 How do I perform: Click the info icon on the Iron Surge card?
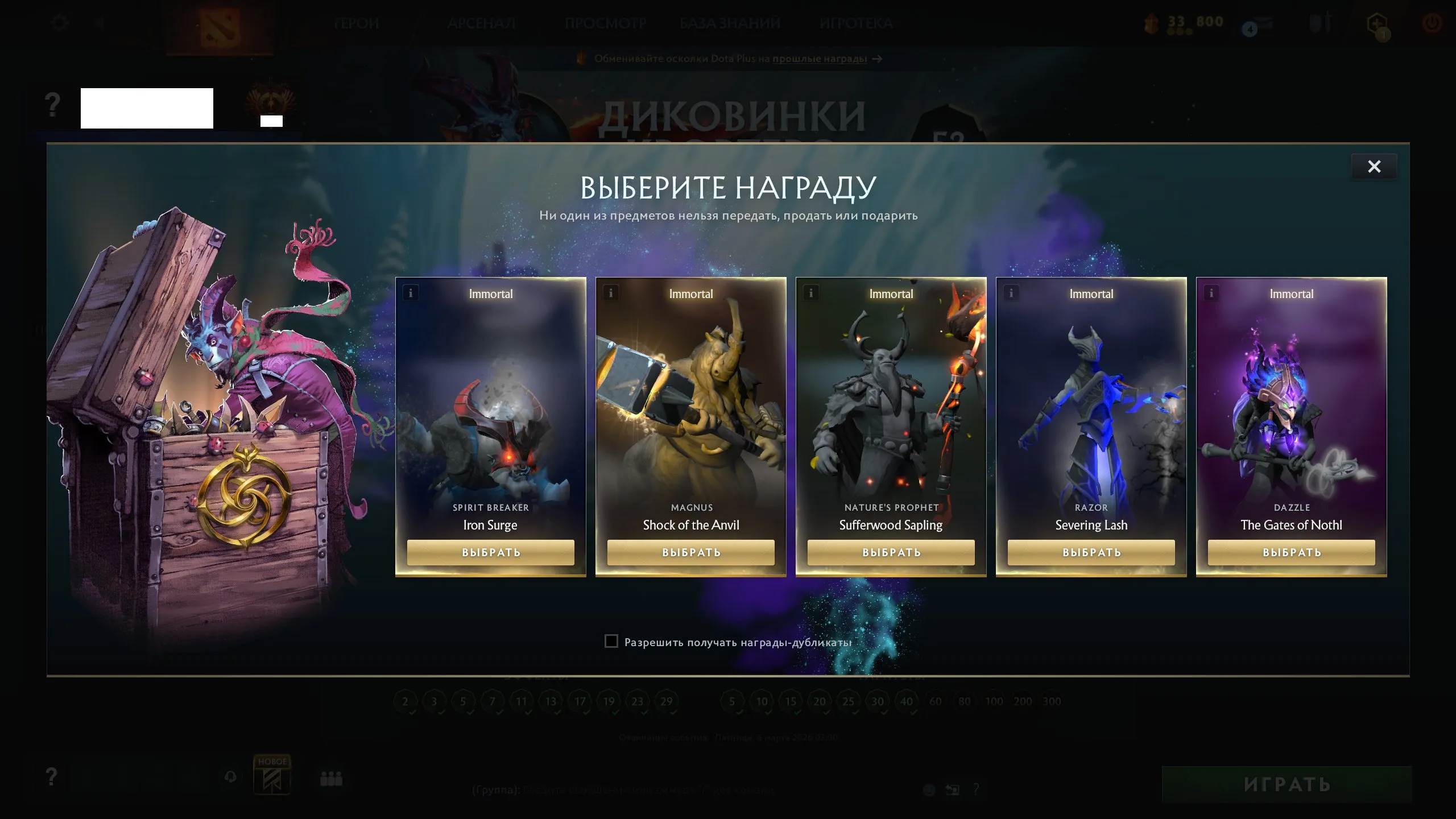pos(410,293)
